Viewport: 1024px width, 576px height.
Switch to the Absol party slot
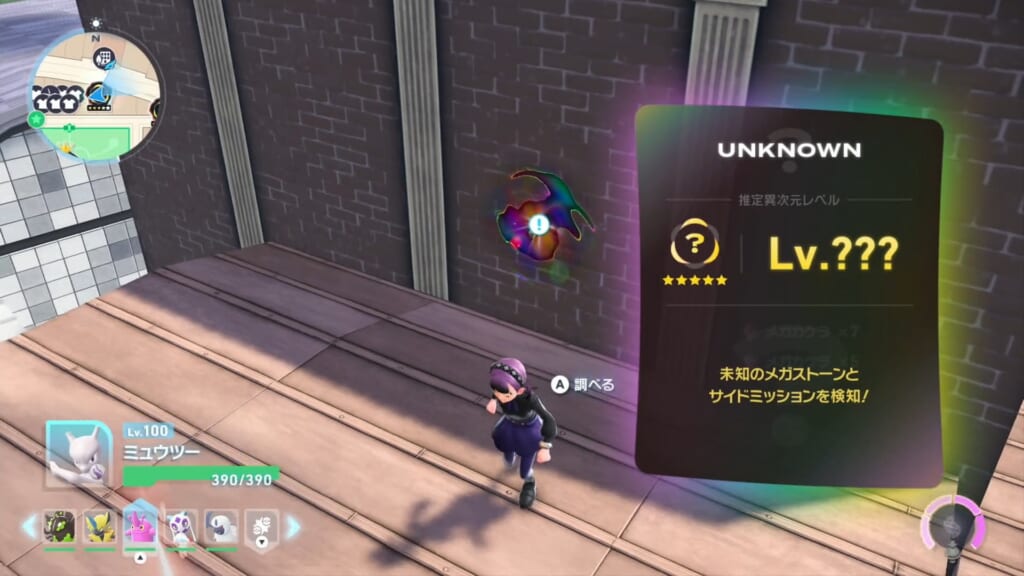point(220,526)
